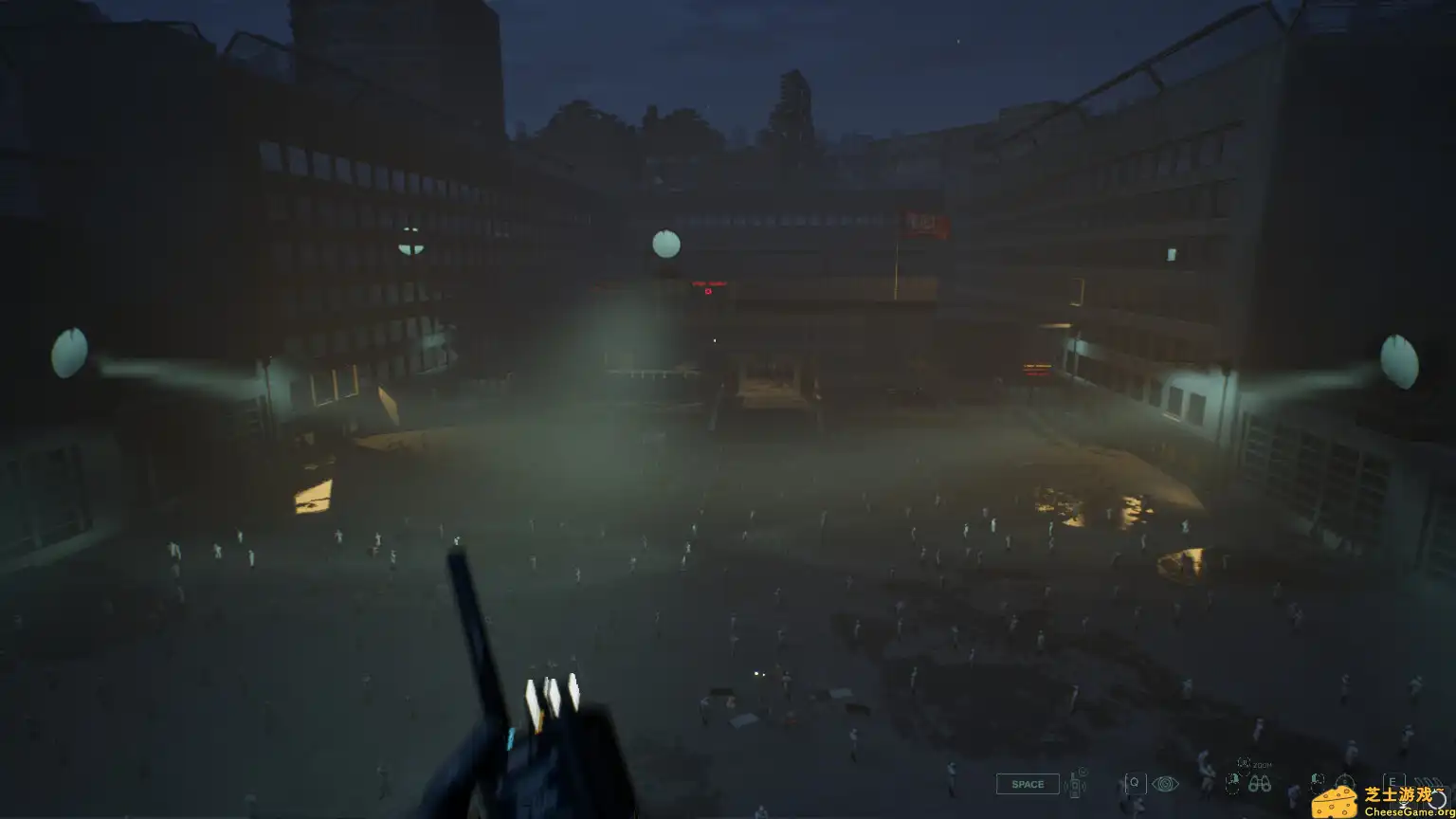Select the eye observation icon next to Q

1167,784
